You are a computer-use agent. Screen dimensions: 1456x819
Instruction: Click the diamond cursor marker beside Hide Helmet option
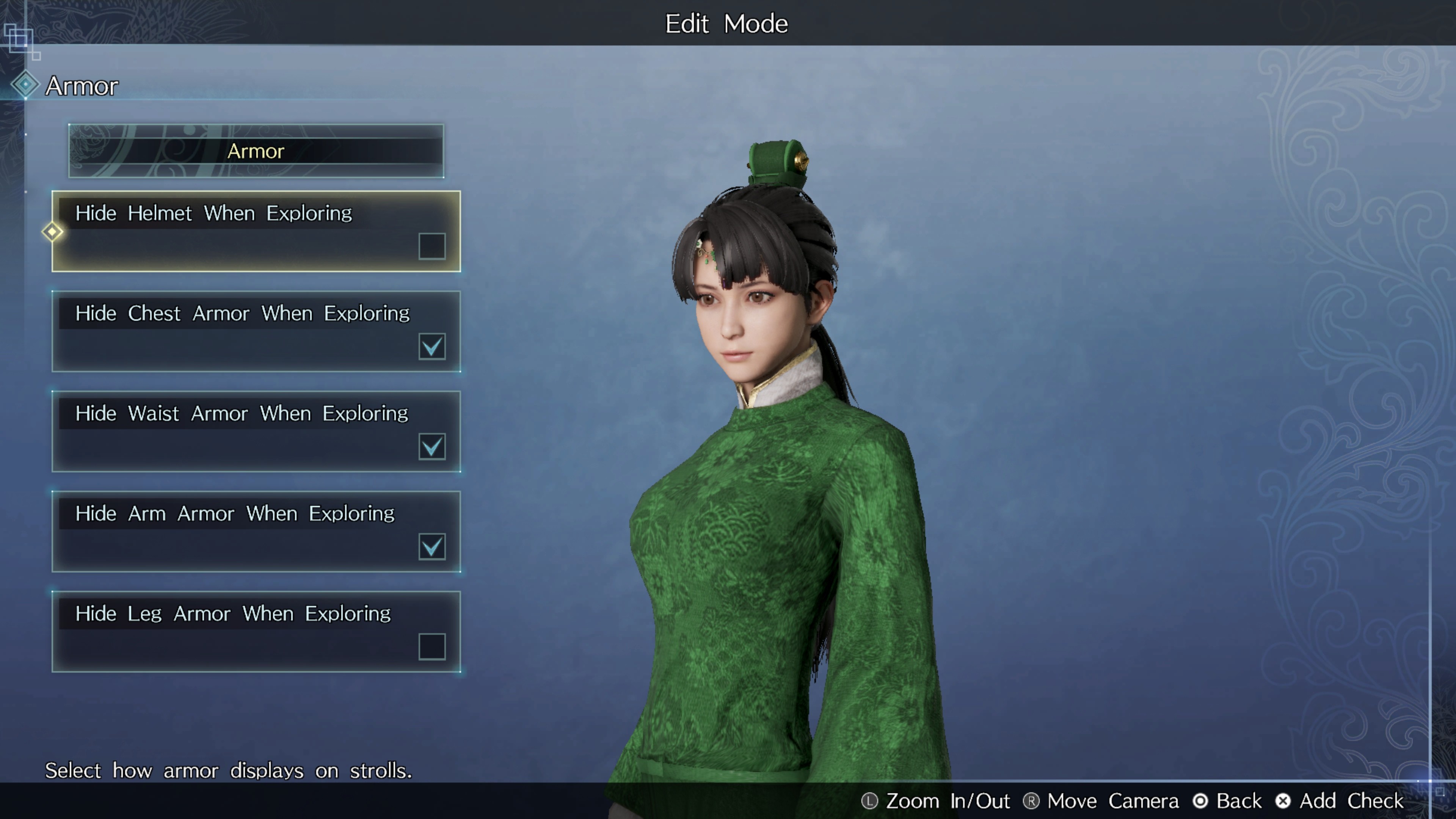(x=52, y=232)
